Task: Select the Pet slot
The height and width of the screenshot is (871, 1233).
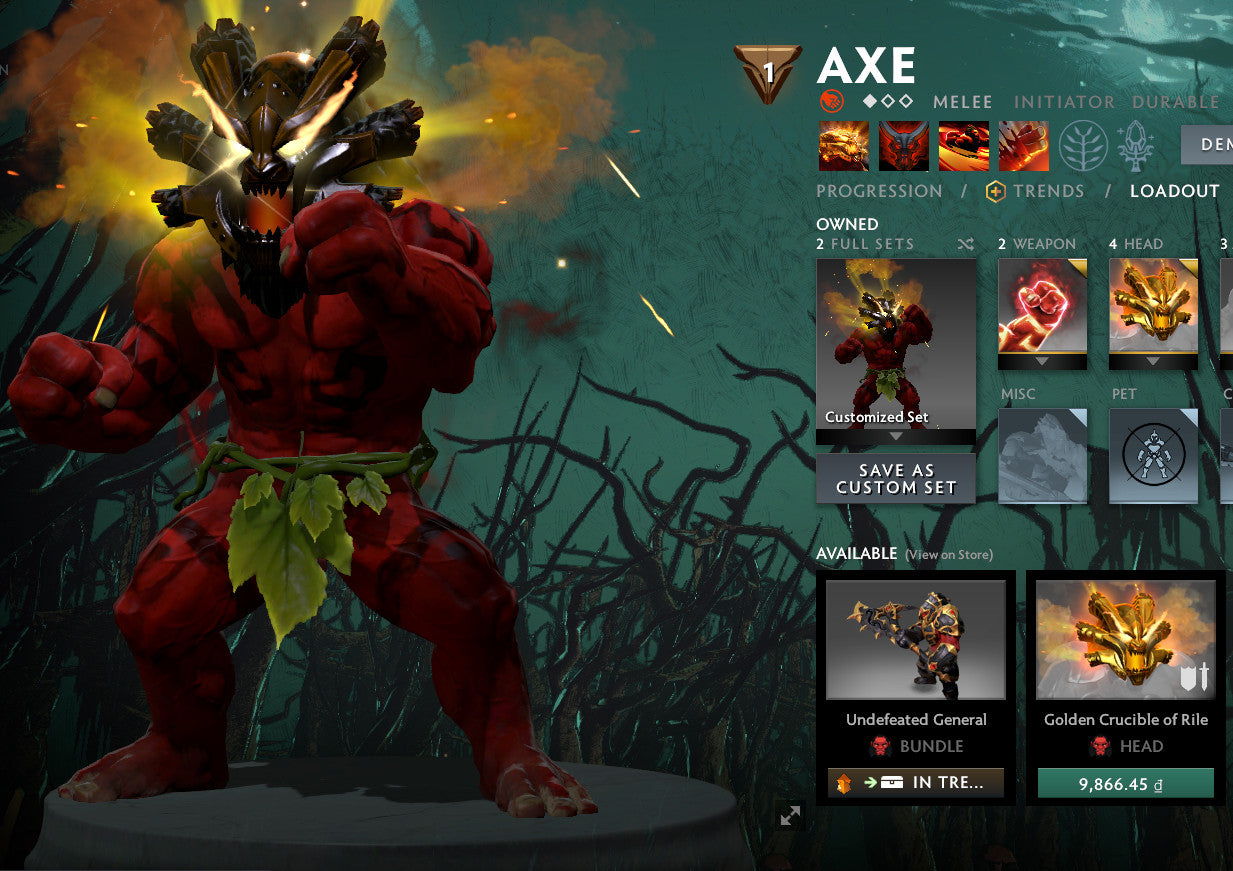Action: [1153, 455]
